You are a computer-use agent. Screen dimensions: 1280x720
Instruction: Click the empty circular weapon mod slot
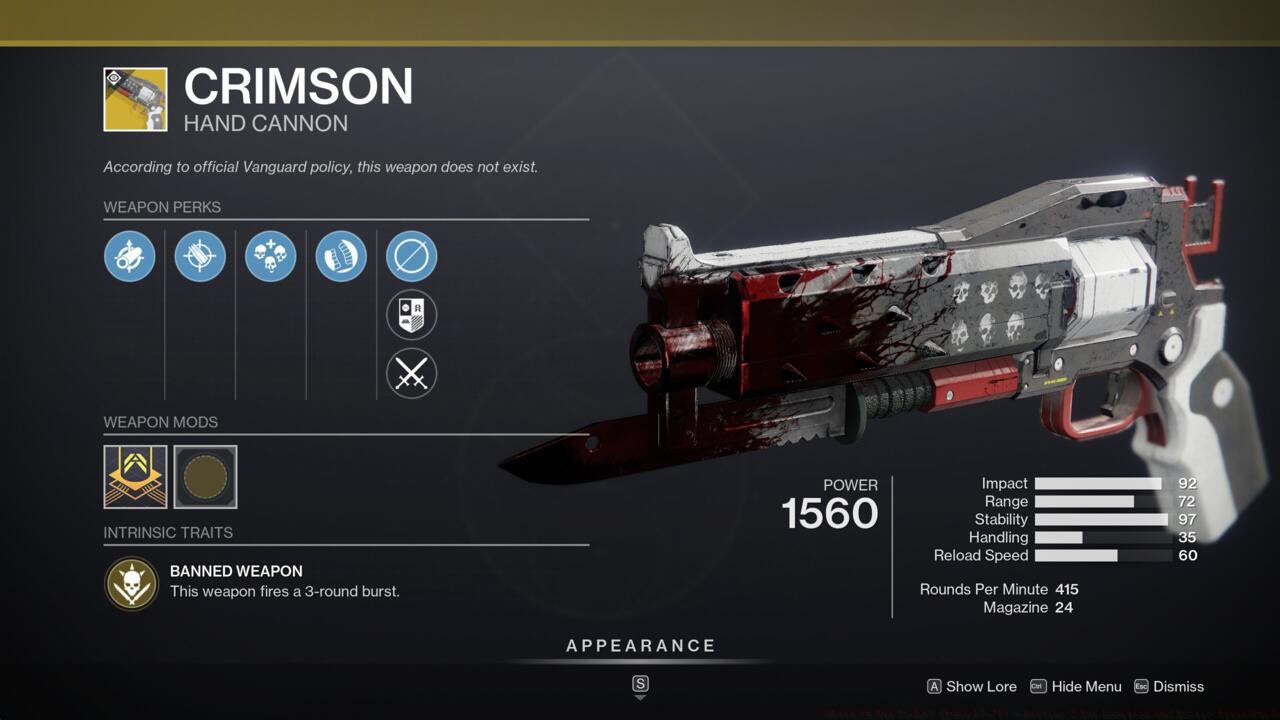pos(205,477)
